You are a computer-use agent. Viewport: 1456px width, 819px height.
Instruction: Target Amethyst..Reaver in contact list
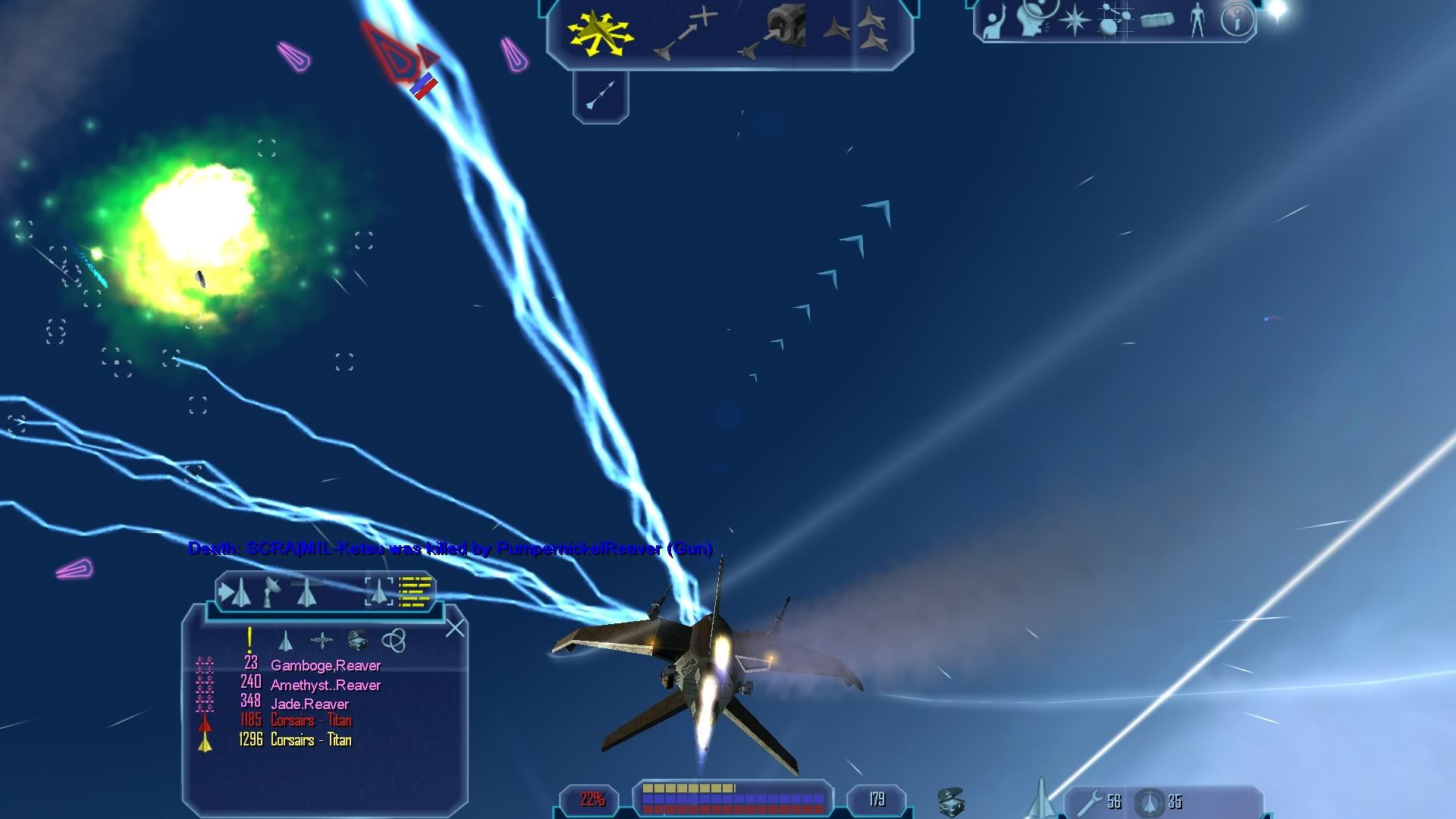click(x=325, y=686)
